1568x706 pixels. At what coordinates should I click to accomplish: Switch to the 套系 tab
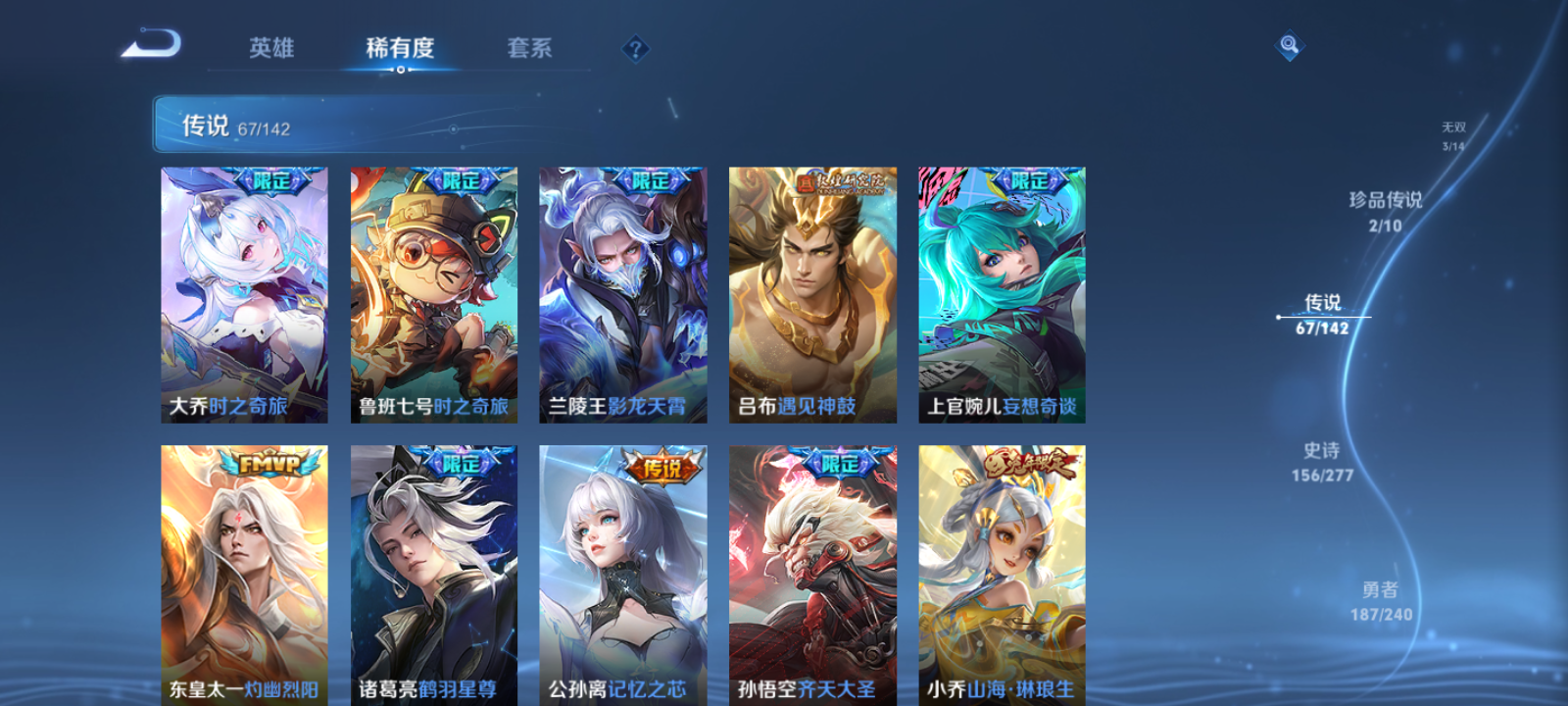(x=528, y=48)
